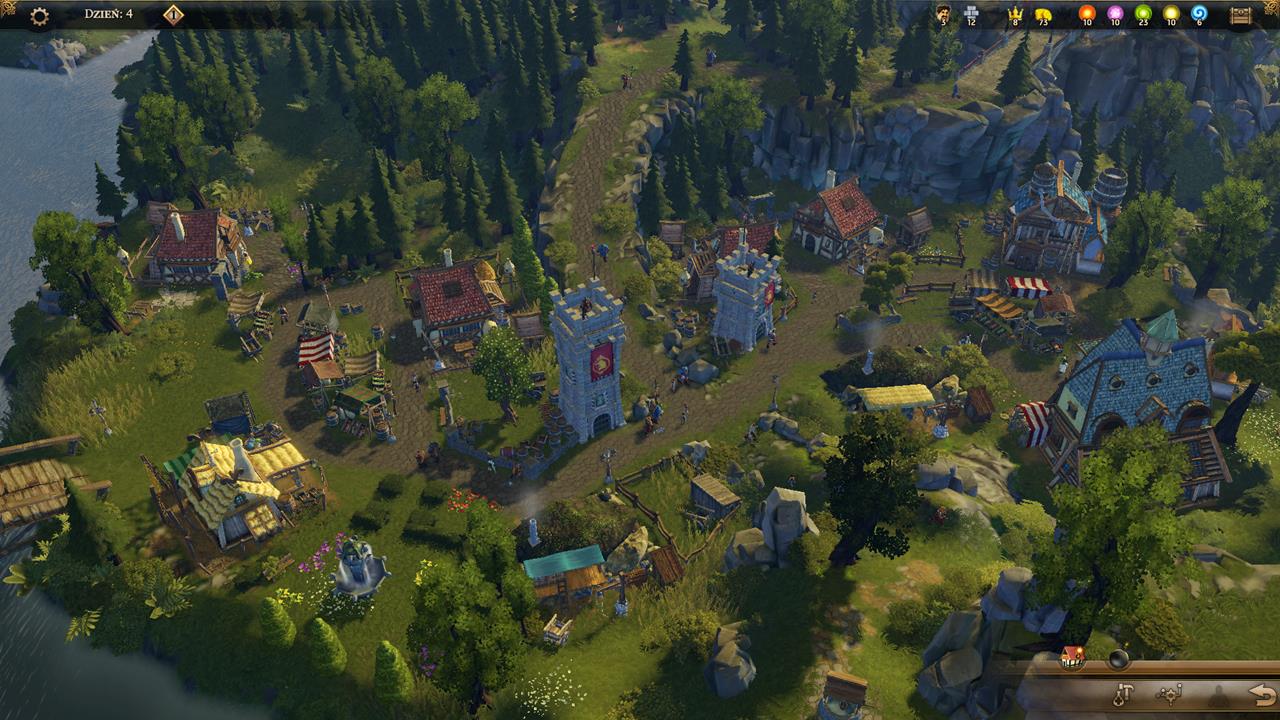This screenshot has width=1280, height=720.
Task: Click the greyed-out settler figure icon
Action: click(x=1217, y=697)
